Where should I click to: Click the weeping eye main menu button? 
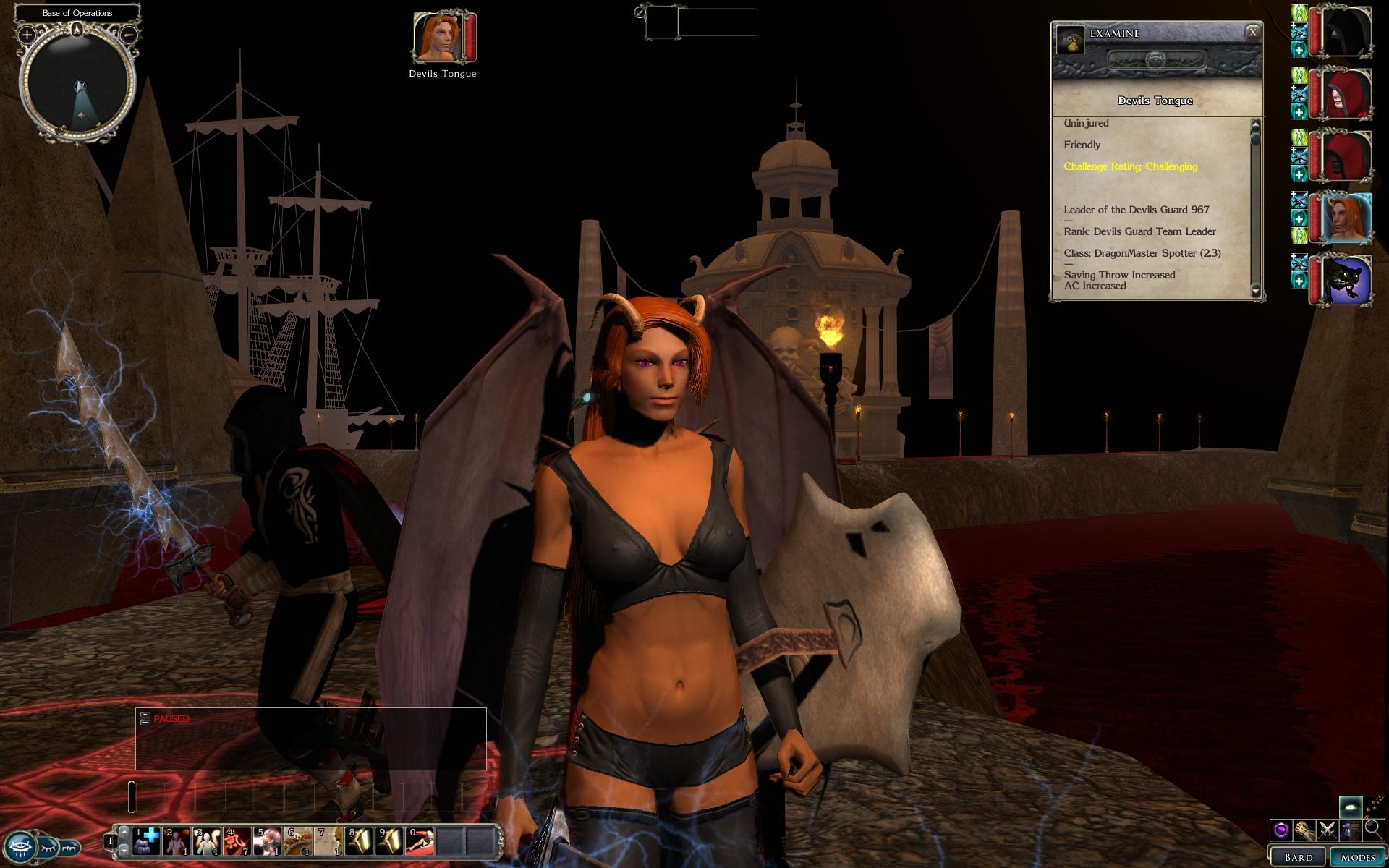click(x=20, y=846)
